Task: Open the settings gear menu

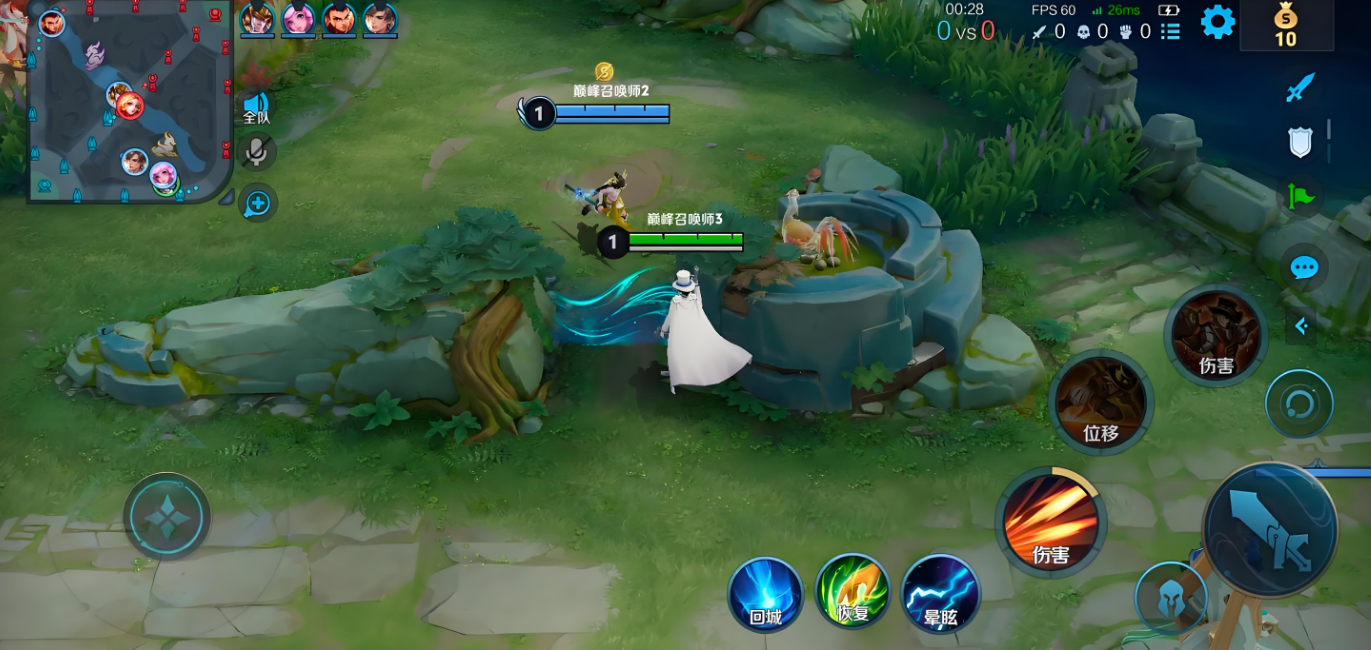Action: point(1217,22)
